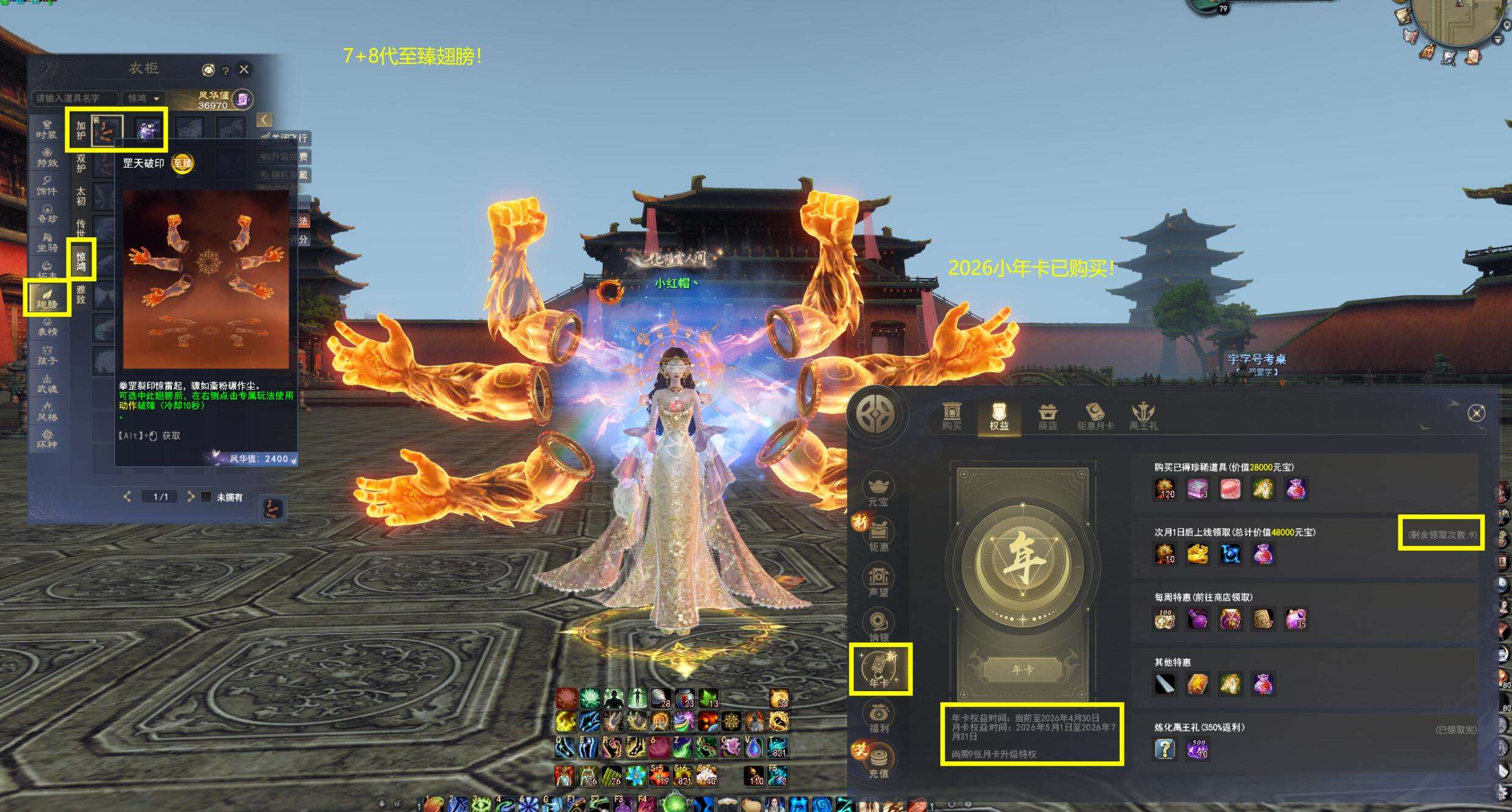Image resolution: width=1512 pixels, height=812 pixels.
Task: Open the 商店 shop tab
Action: click(x=1047, y=416)
